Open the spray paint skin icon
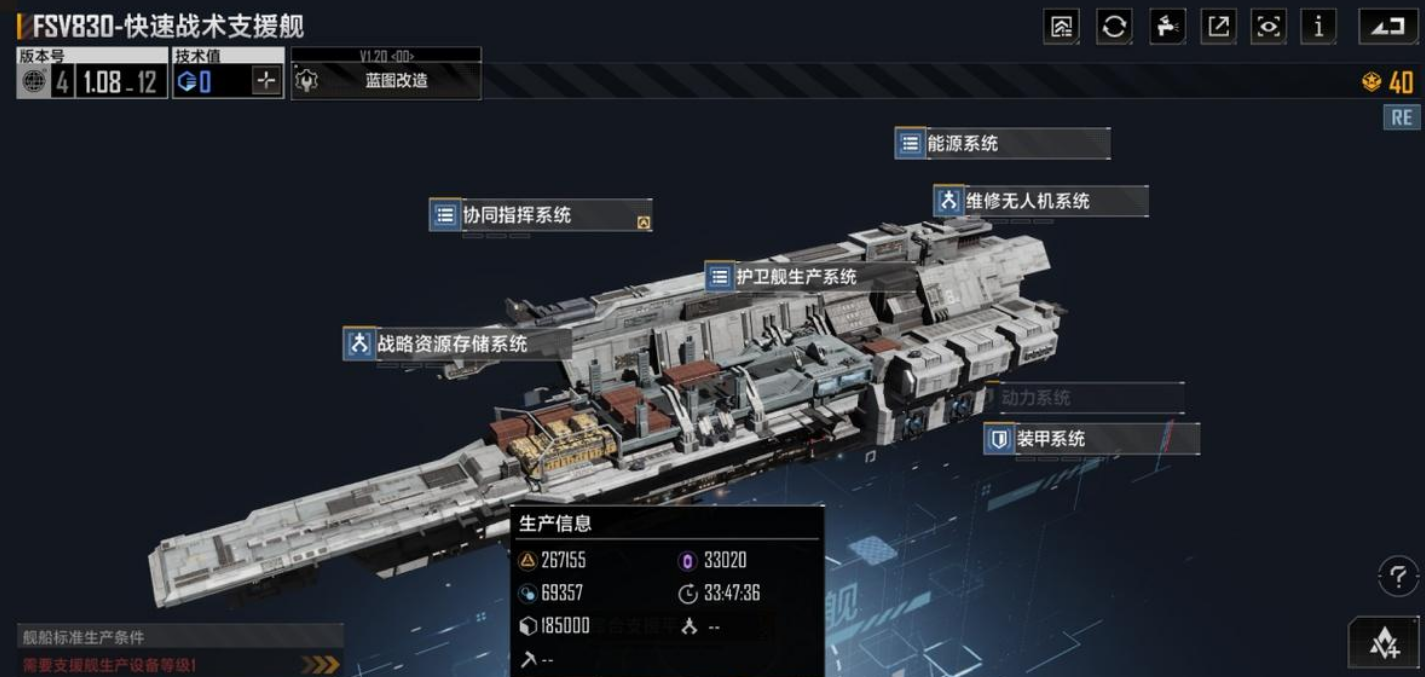 (1165, 27)
